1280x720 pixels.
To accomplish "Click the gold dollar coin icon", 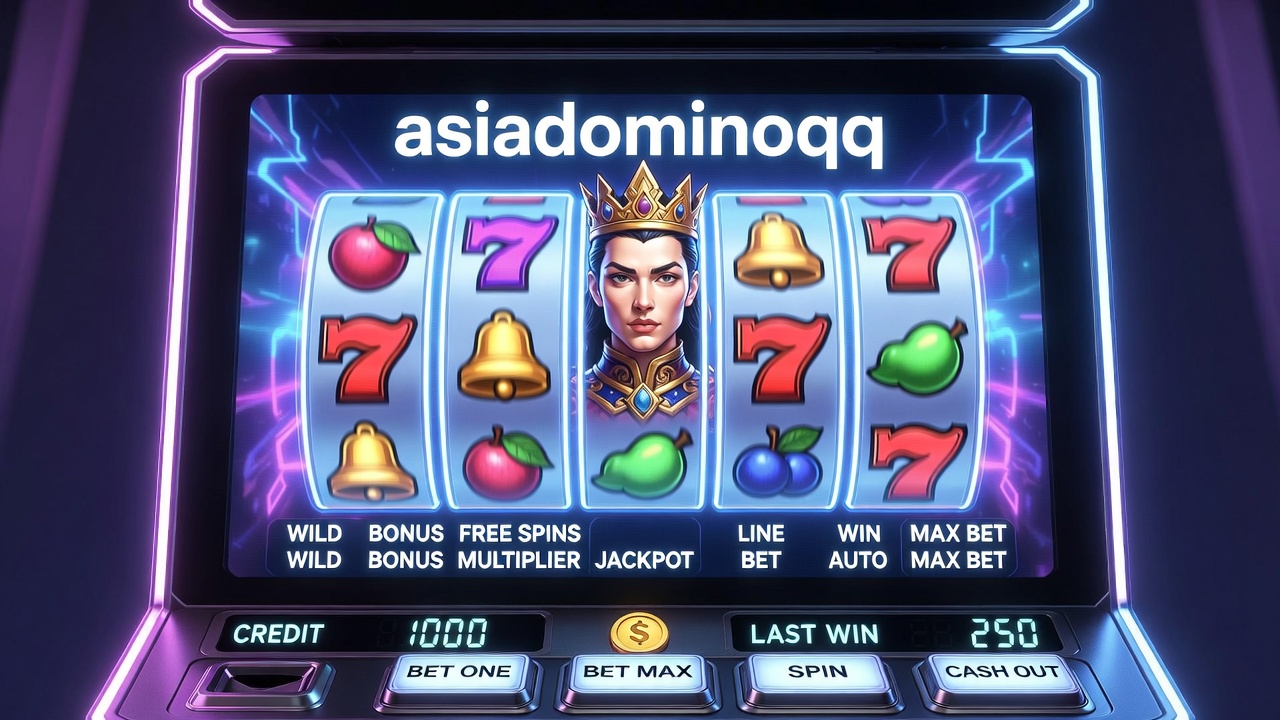I will click(639, 632).
